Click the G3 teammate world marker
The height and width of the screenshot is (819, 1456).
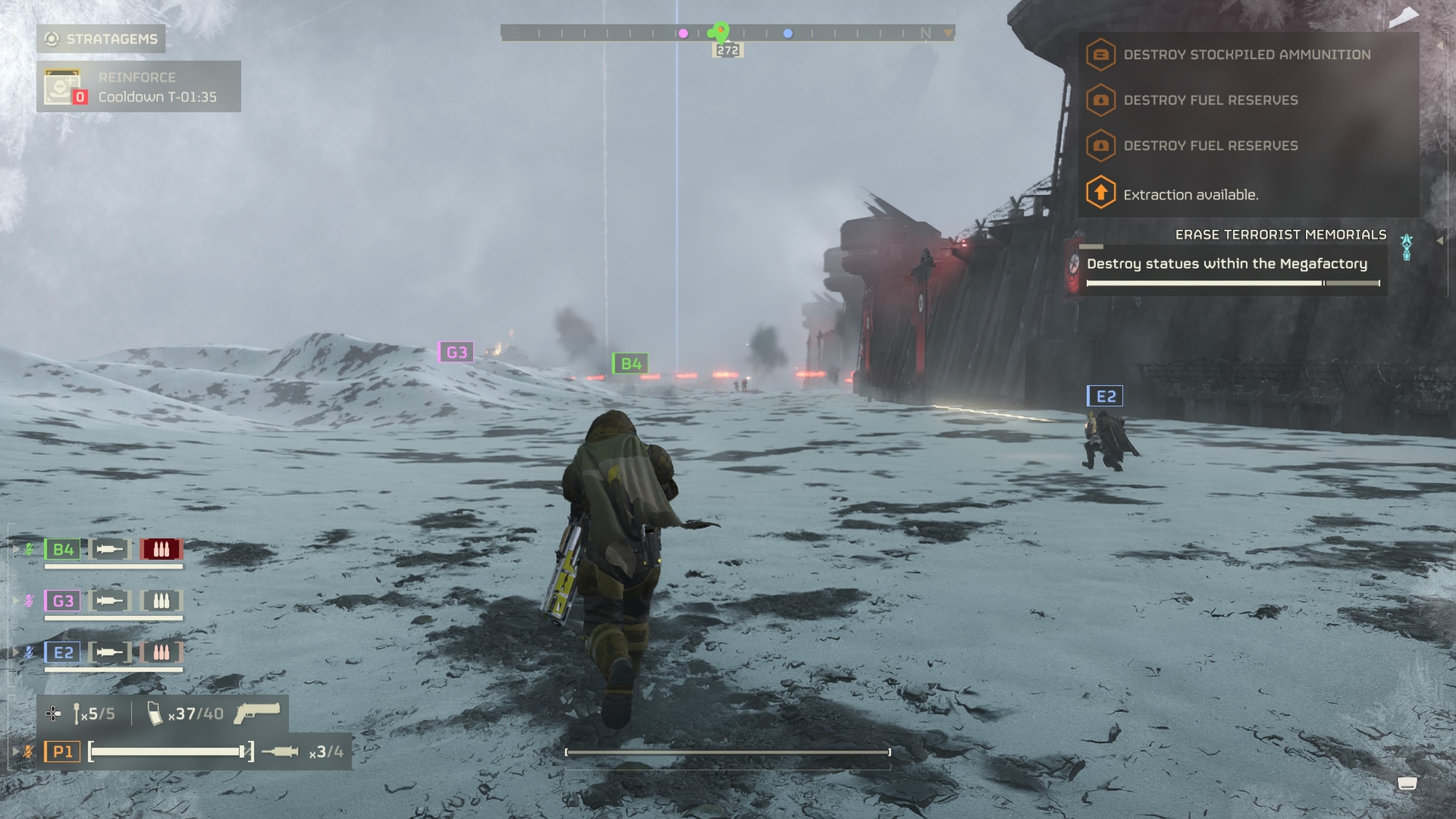[x=456, y=352]
